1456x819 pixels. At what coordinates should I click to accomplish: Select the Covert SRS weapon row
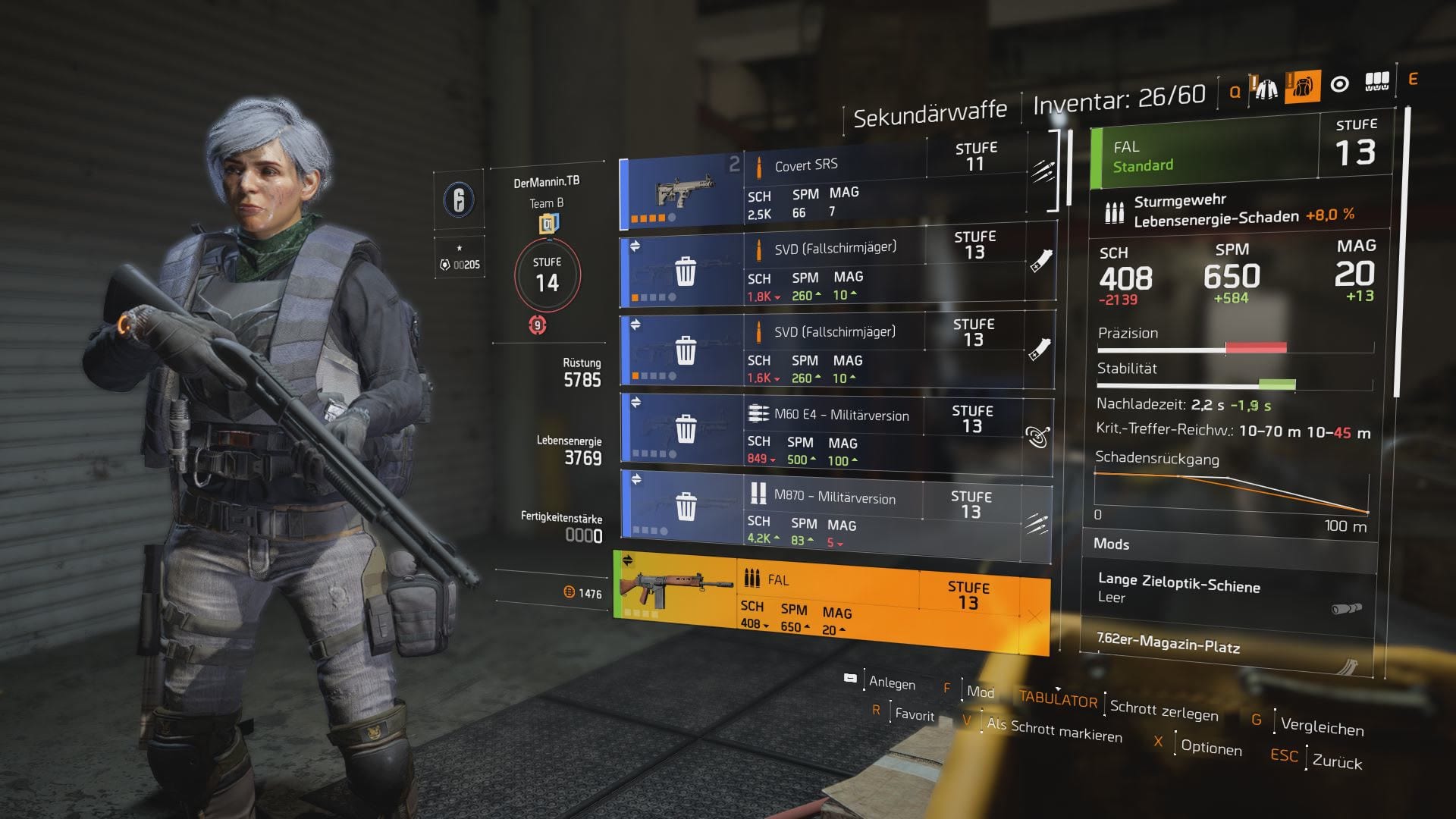834,191
